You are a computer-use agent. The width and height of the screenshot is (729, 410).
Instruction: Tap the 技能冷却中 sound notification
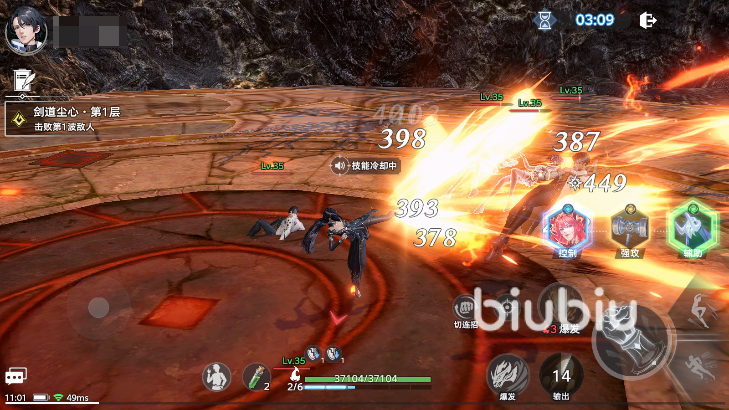click(366, 166)
